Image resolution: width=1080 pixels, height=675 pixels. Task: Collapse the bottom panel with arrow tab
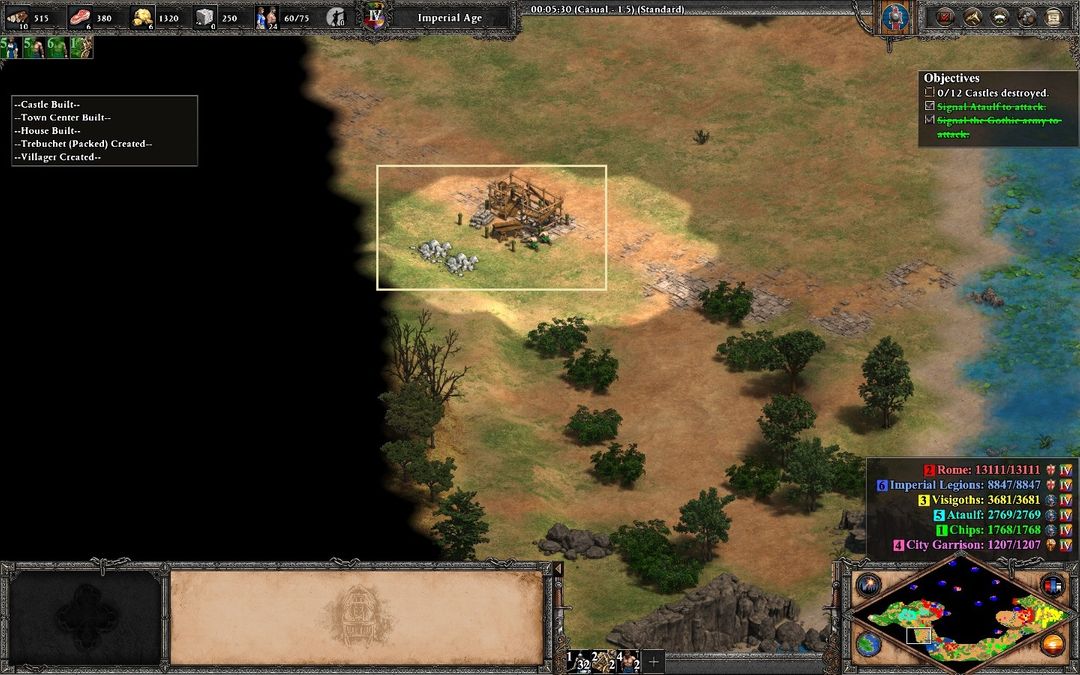(x=558, y=570)
